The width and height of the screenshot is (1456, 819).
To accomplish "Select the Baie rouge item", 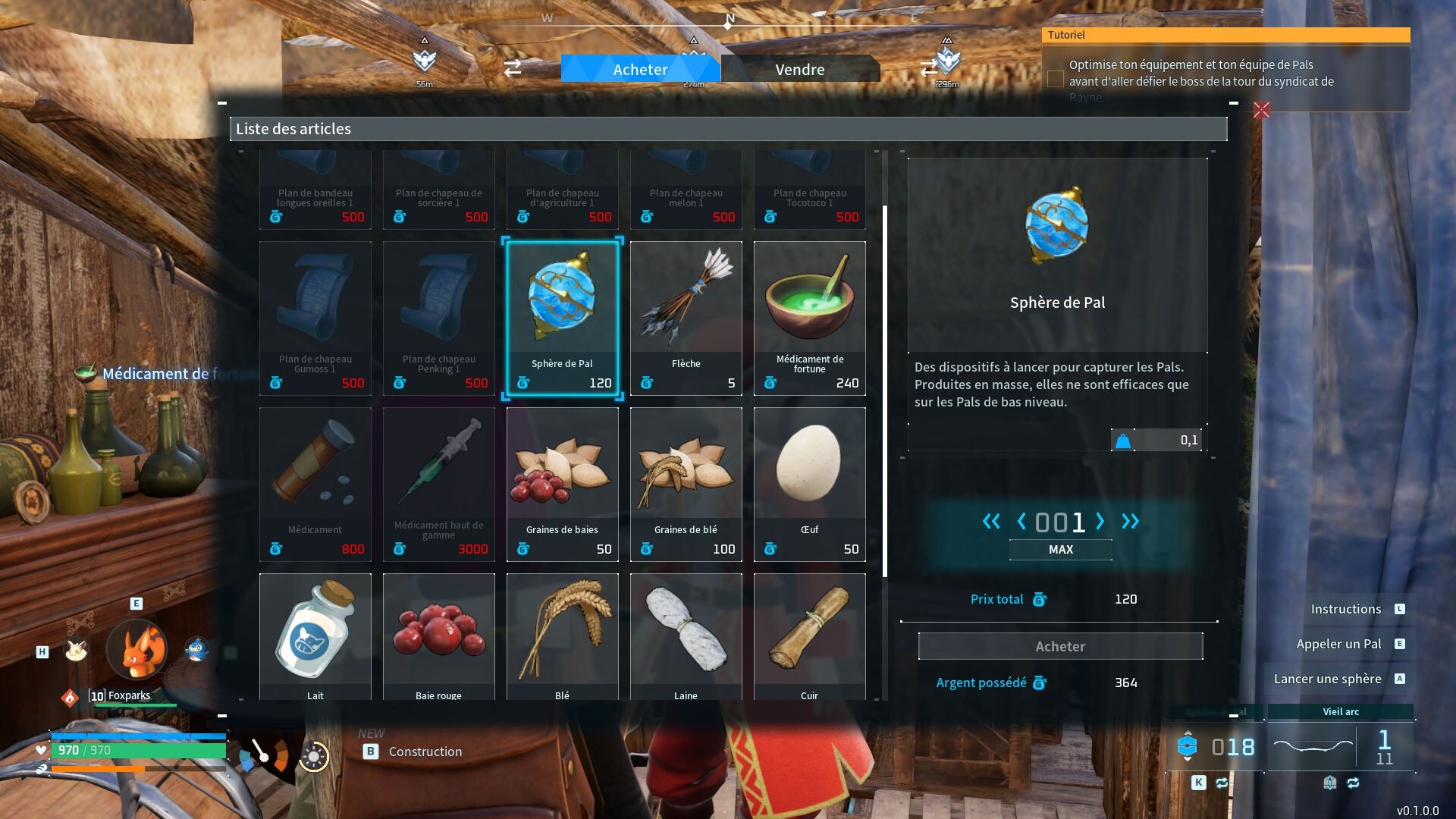I will 438,637.
